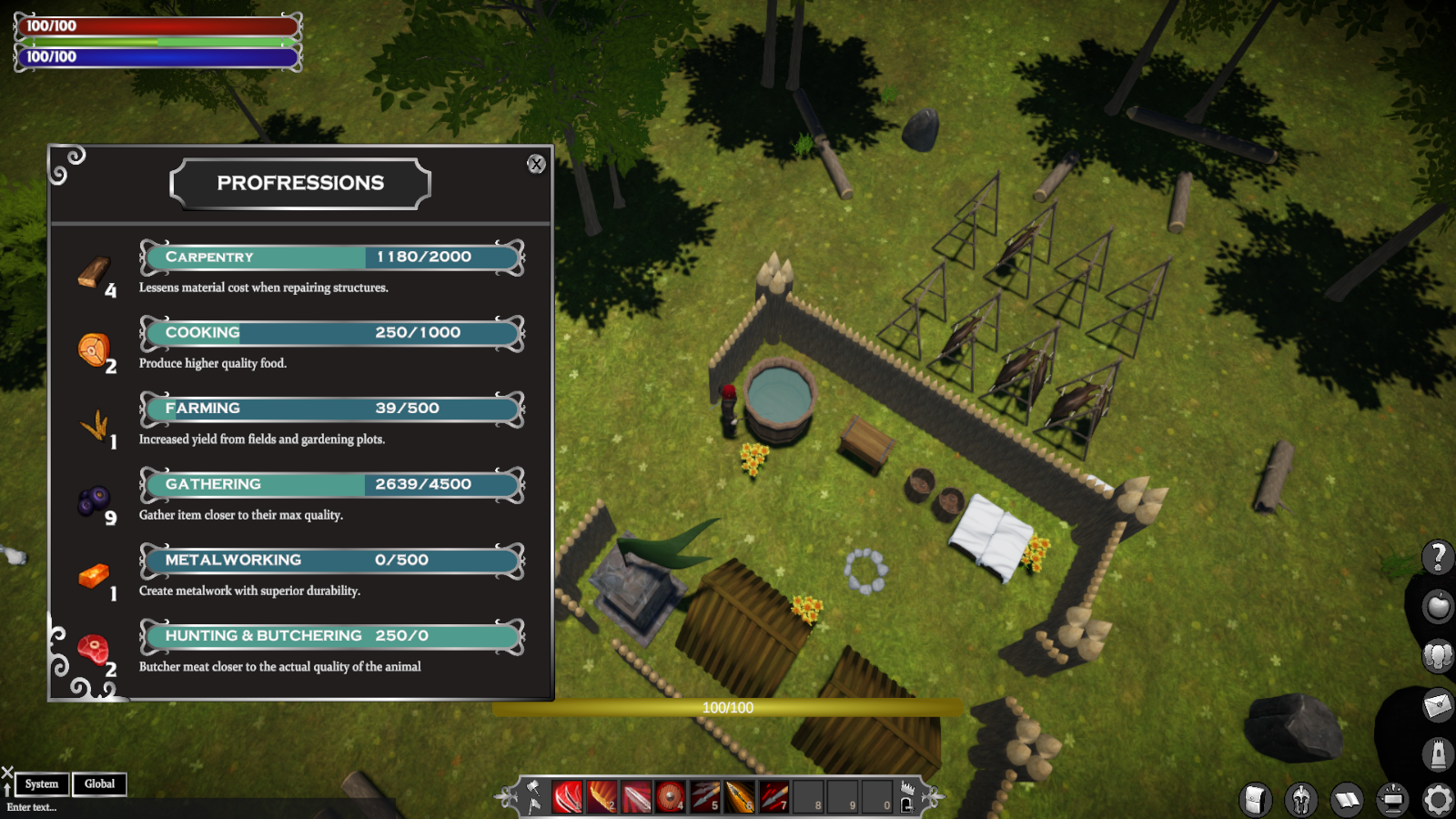Close the Profressions window
Viewport: 1456px width, 819px height.
coord(536,164)
